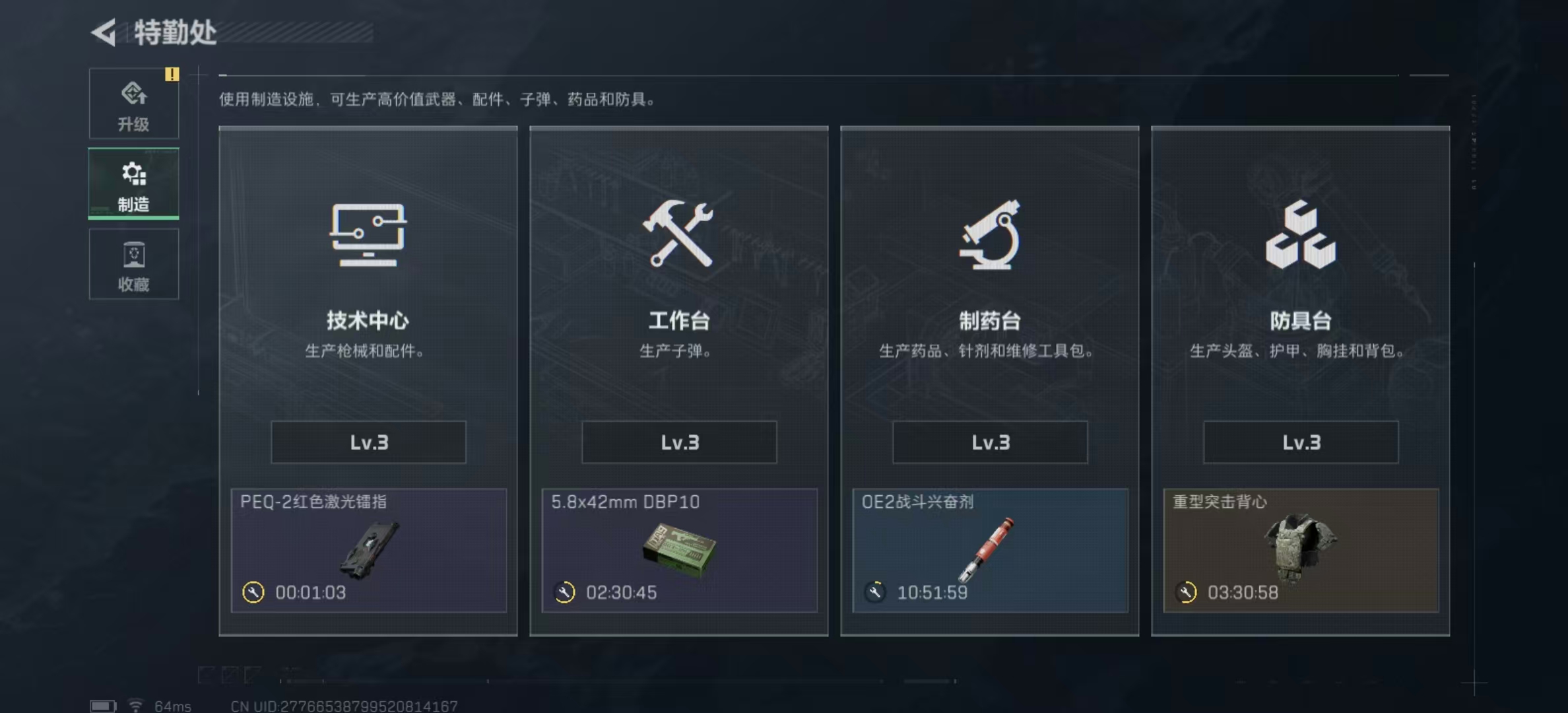Click the Lv.3 button under 技术中心

[x=368, y=442]
